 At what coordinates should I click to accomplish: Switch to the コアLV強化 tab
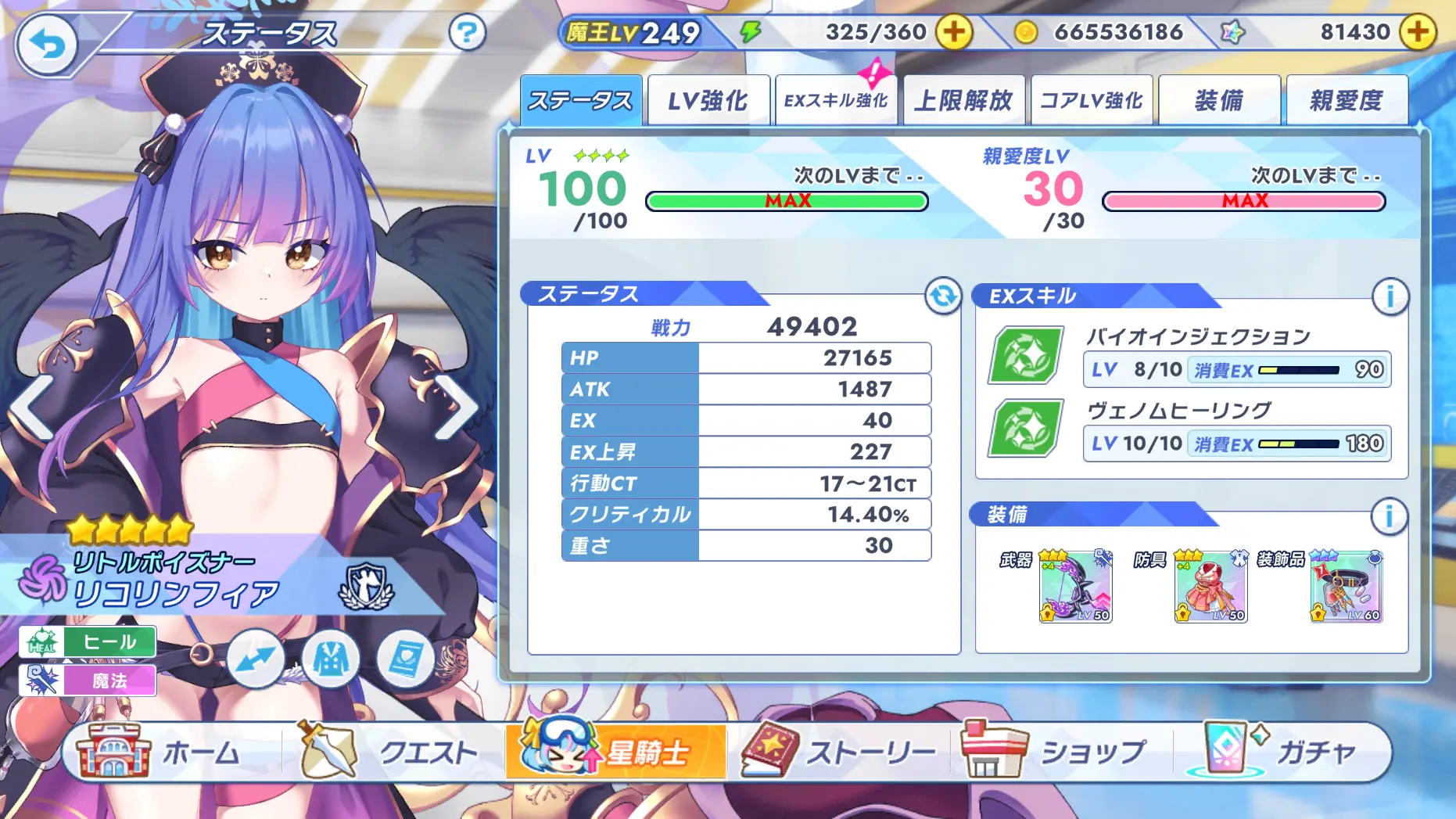point(1092,101)
